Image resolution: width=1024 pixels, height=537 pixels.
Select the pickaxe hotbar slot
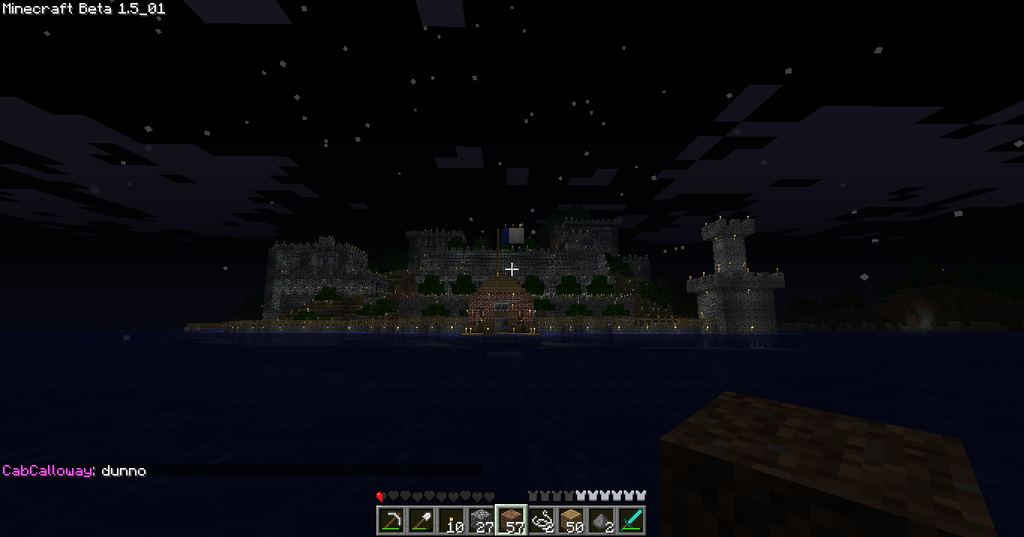tap(391, 520)
